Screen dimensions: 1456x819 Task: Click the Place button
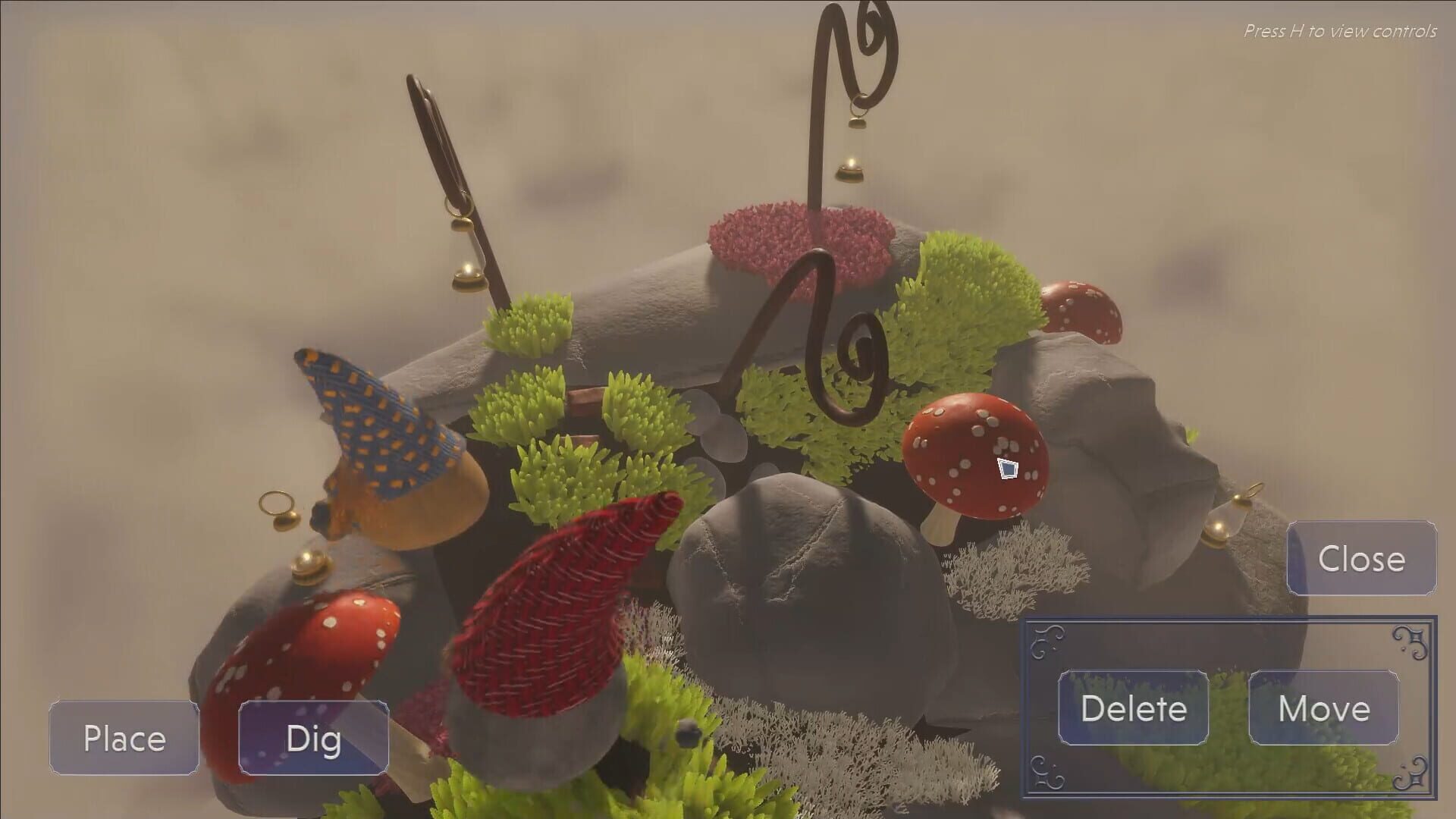coord(124,738)
